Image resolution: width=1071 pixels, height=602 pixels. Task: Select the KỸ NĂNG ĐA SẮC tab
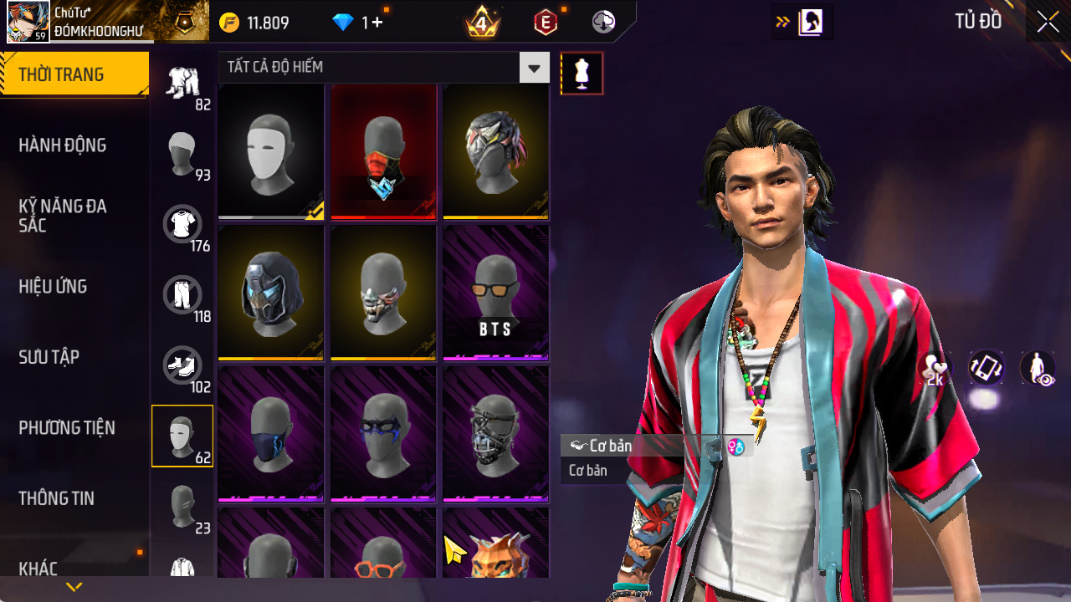point(62,215)
